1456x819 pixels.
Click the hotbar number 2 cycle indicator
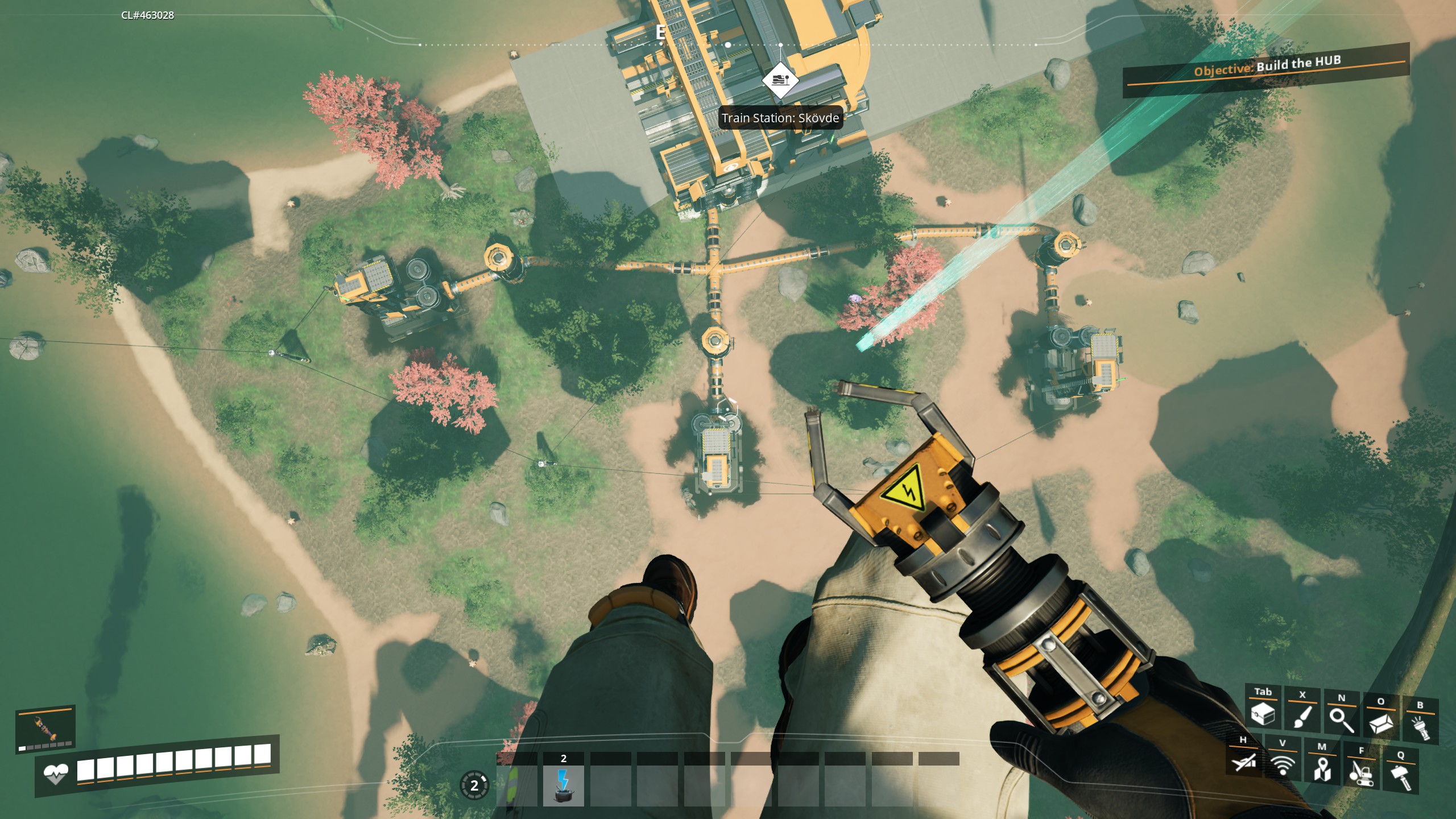[474, 786]
